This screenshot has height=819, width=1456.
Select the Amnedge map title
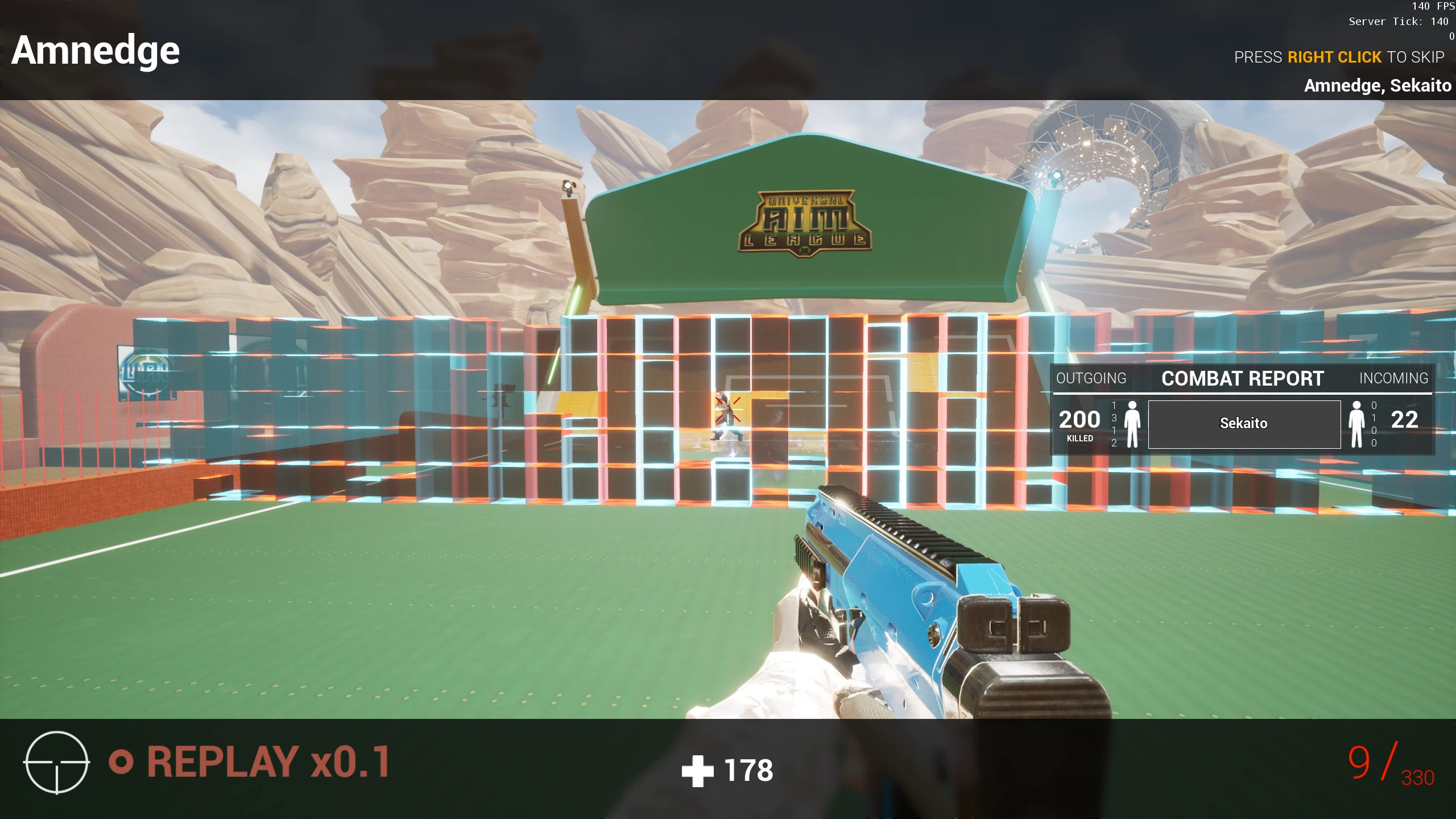tap(96, 50)
